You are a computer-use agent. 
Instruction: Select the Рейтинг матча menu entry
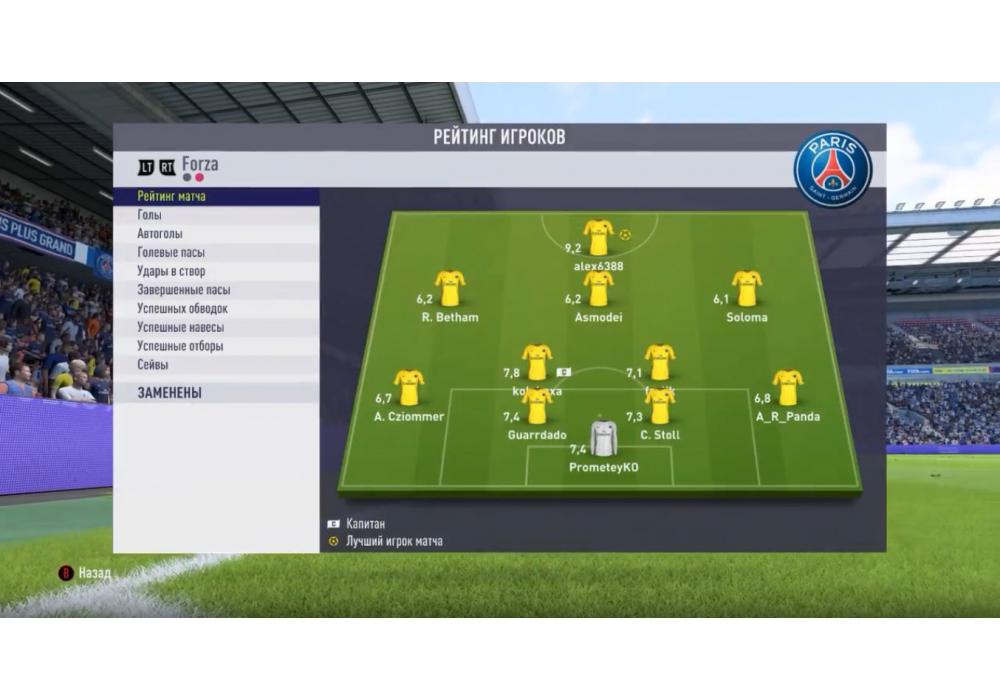pos(172,197)
